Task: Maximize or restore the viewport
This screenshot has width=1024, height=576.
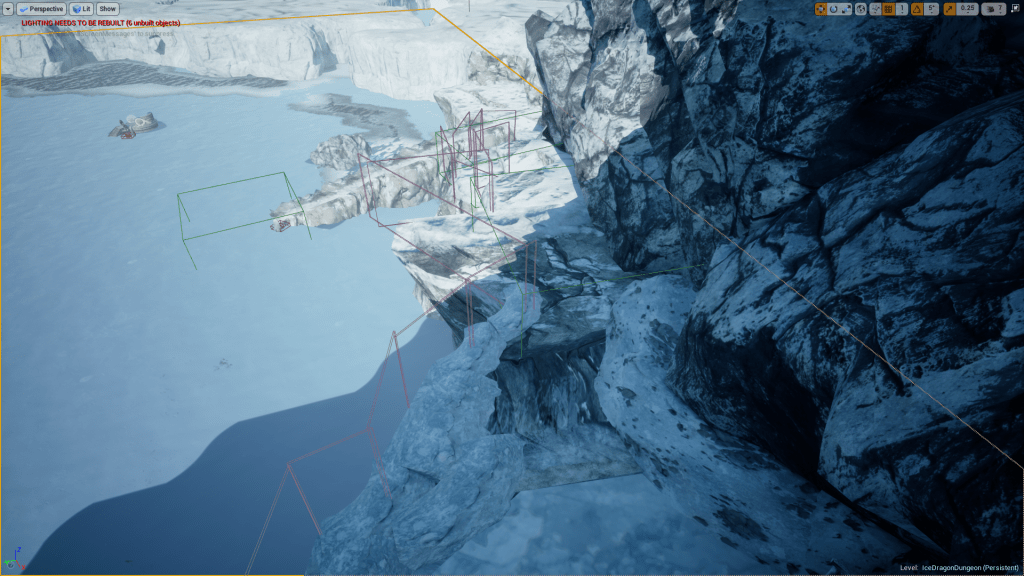Action: pyautogui.click(x=1015, y=9)
